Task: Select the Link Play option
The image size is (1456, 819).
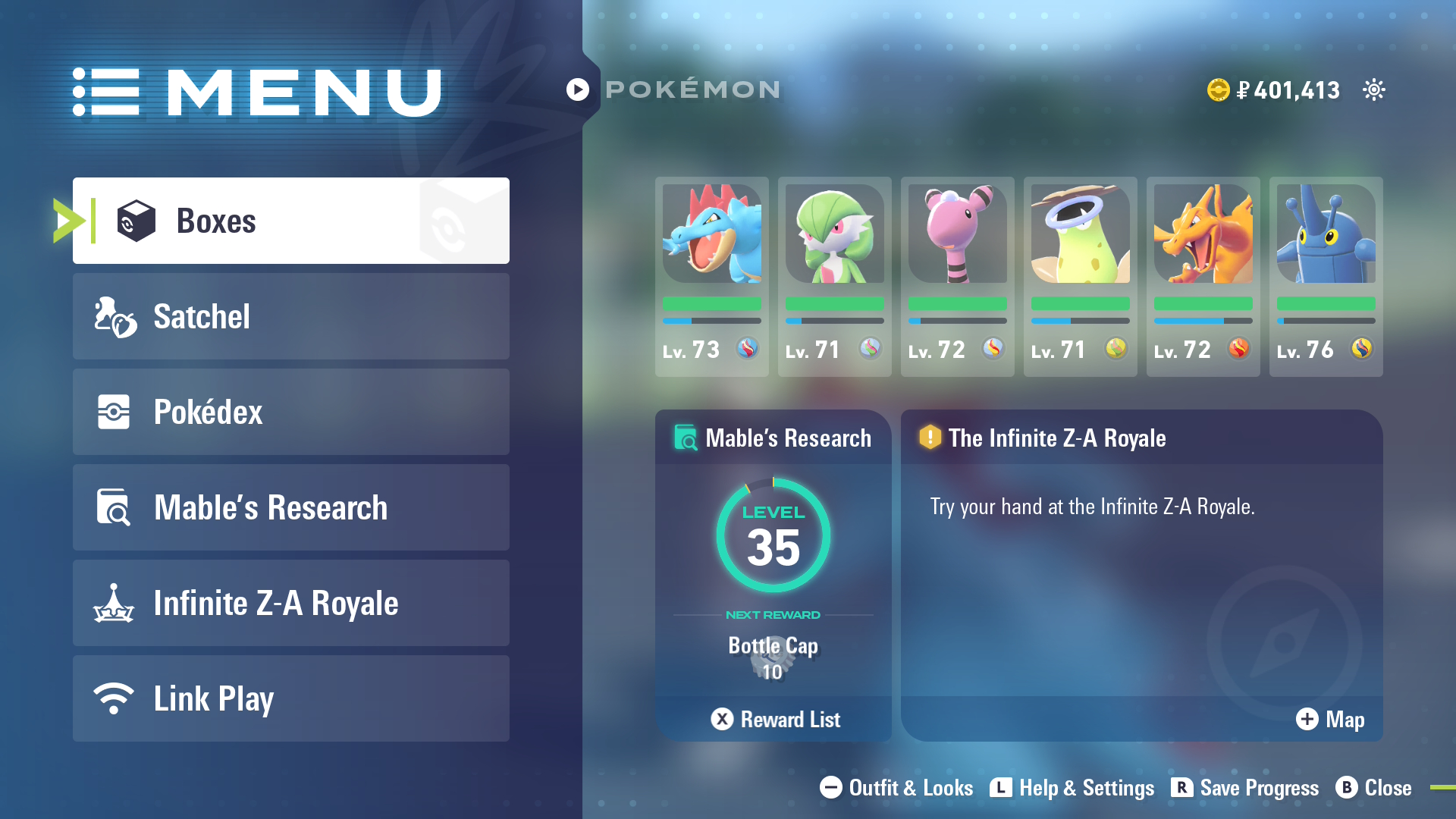Action: pos(290,698)
